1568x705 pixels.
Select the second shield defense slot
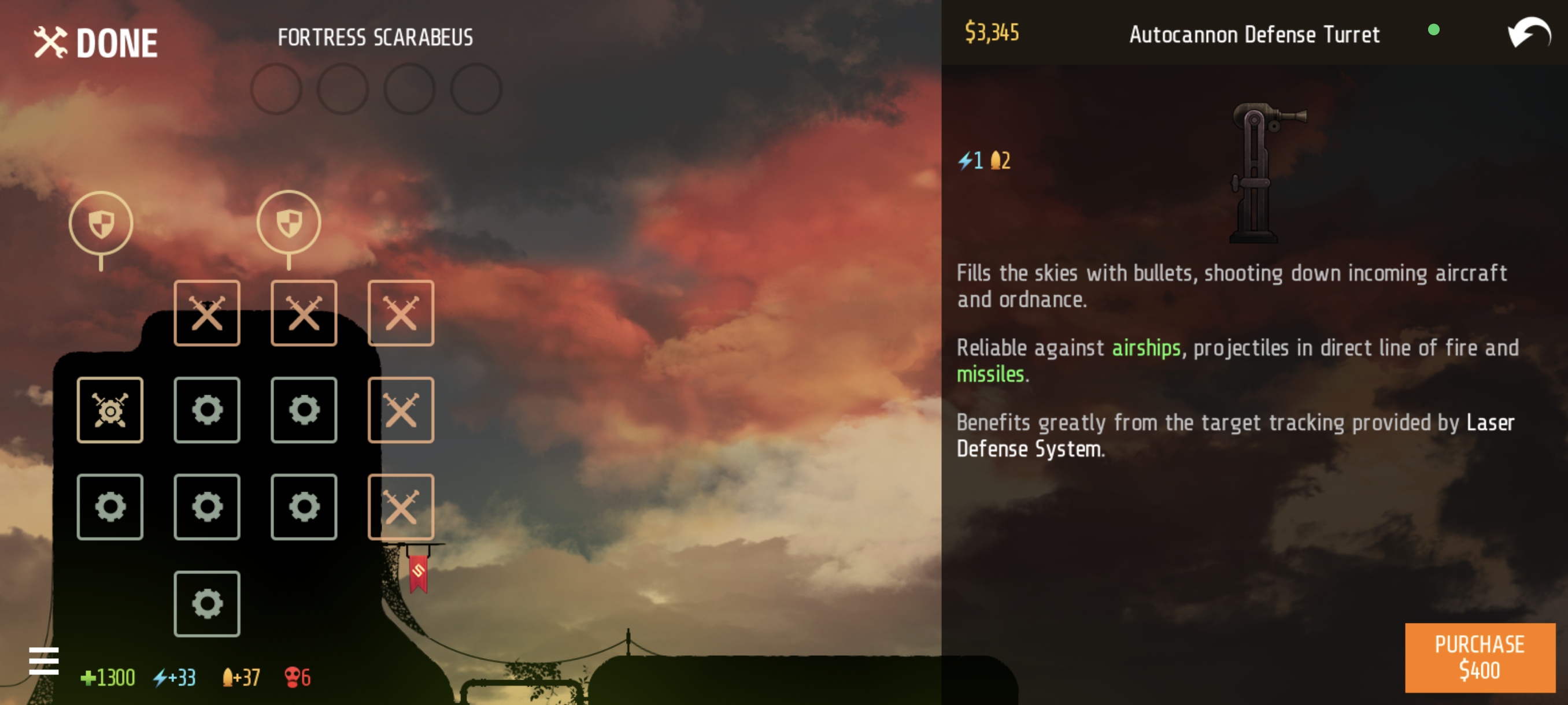289,223
